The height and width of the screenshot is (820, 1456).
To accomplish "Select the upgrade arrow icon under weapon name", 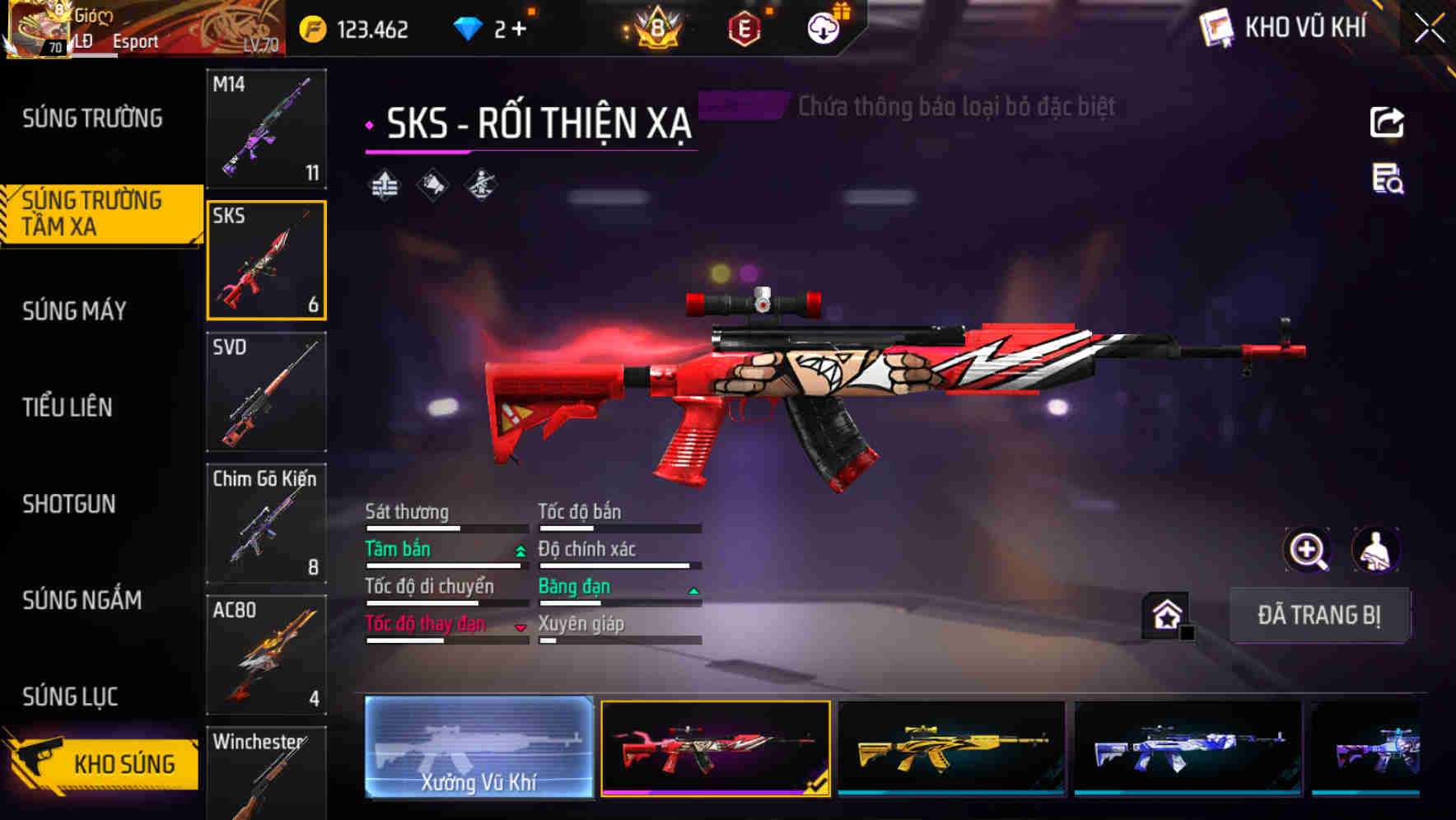I will pyautogui.click(x=384, y=184).
